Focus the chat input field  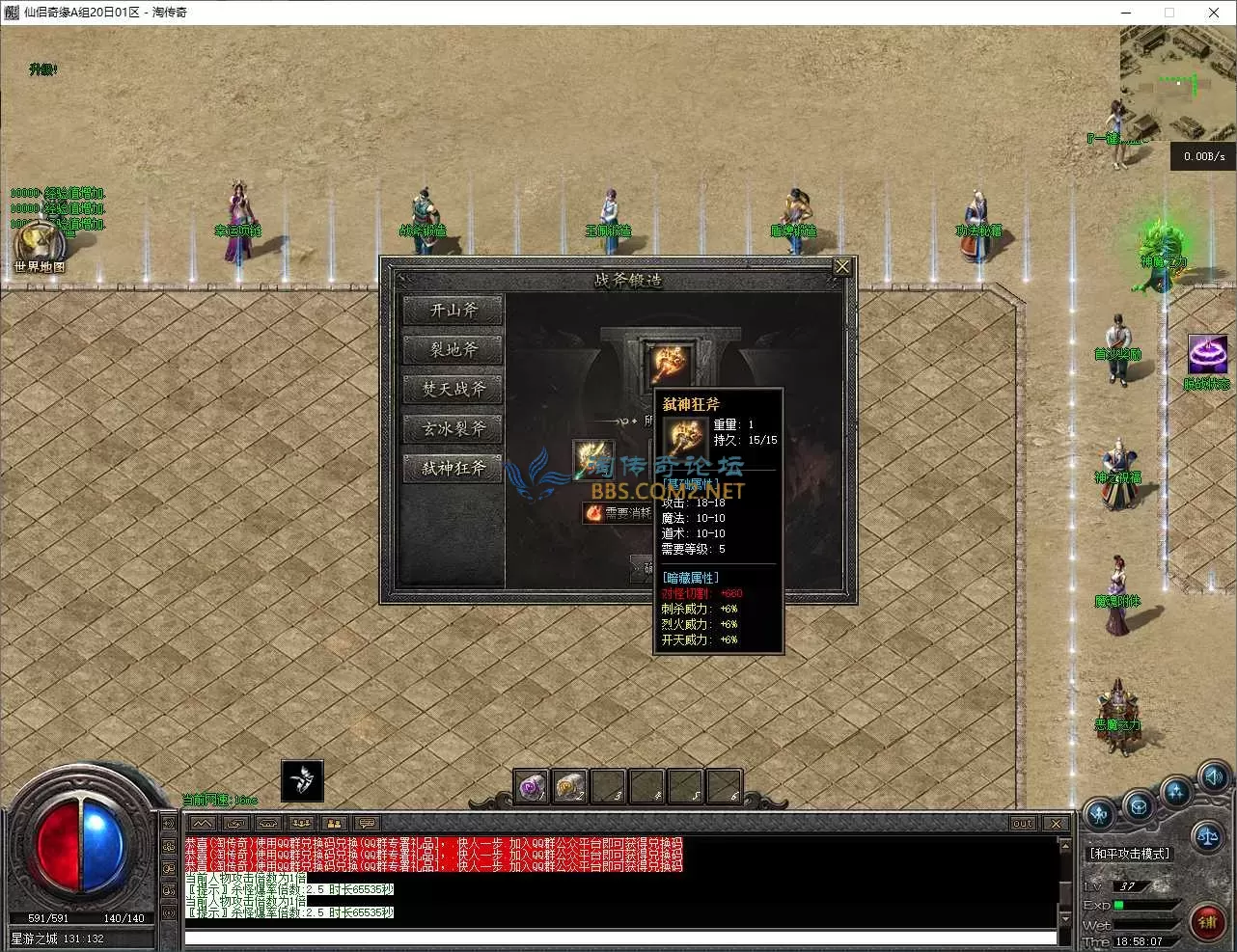(x=618, y=938)
